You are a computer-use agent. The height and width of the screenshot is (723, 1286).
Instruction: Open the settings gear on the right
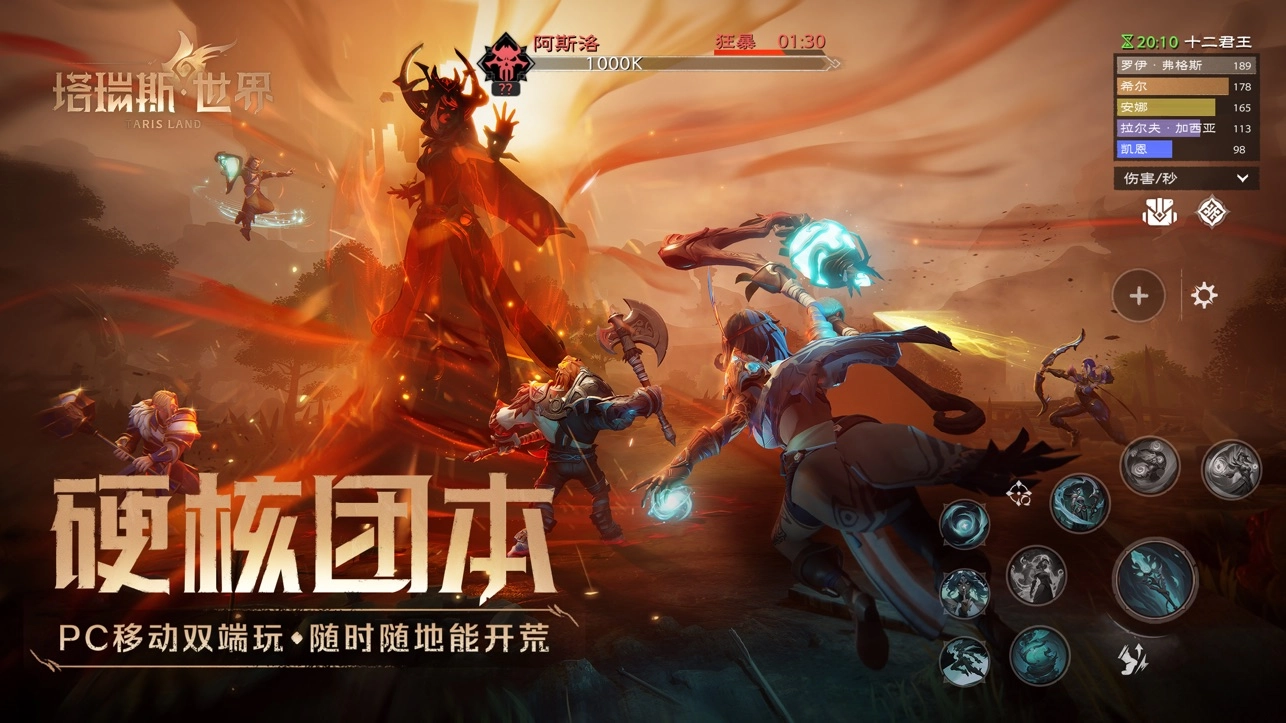tap(1204, 295)
